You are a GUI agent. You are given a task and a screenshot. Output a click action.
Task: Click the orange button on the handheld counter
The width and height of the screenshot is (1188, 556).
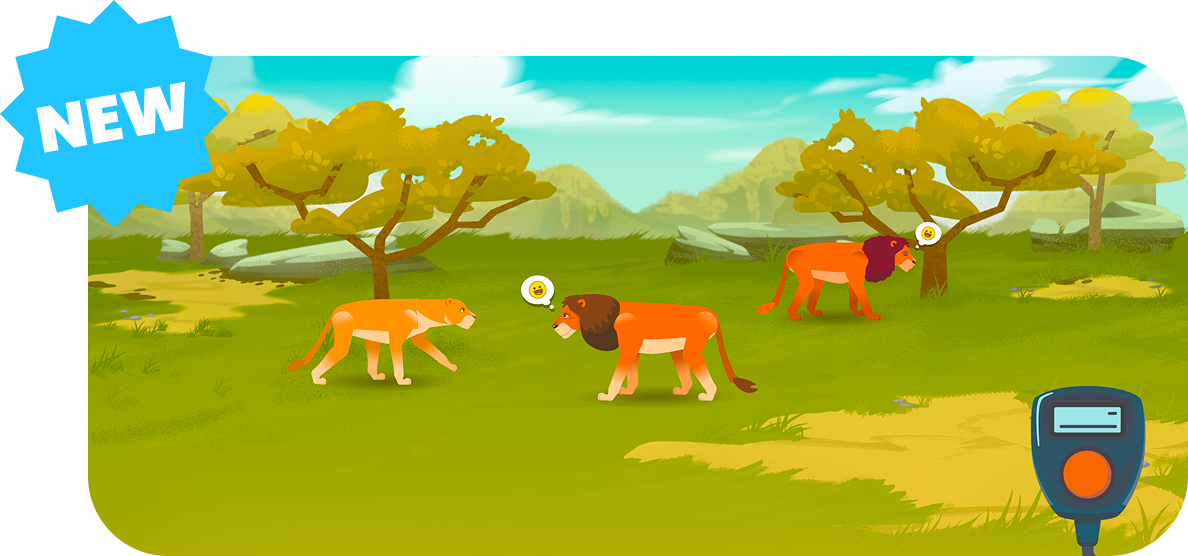1086,473
